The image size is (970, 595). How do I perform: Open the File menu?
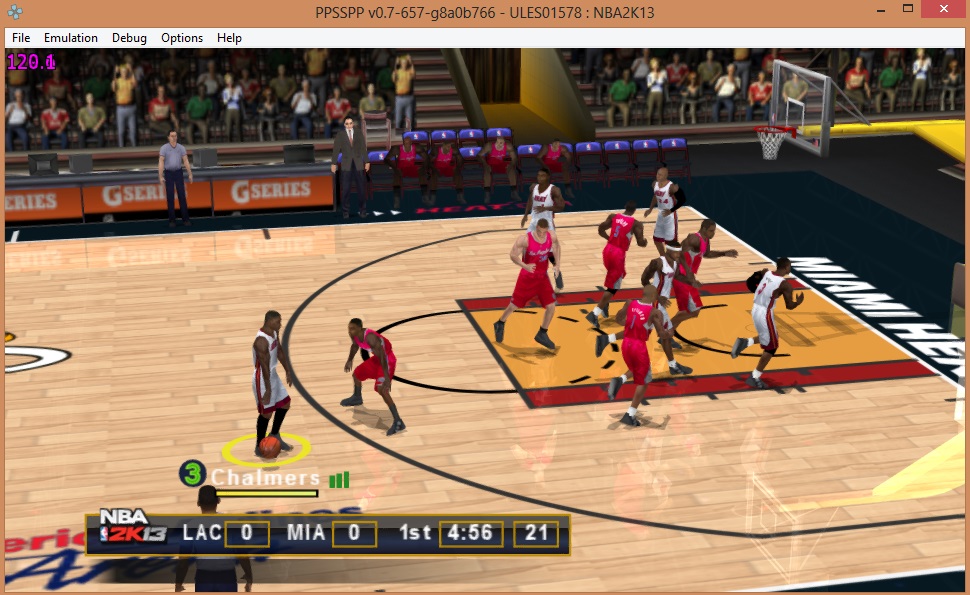[x=21, y=38]
